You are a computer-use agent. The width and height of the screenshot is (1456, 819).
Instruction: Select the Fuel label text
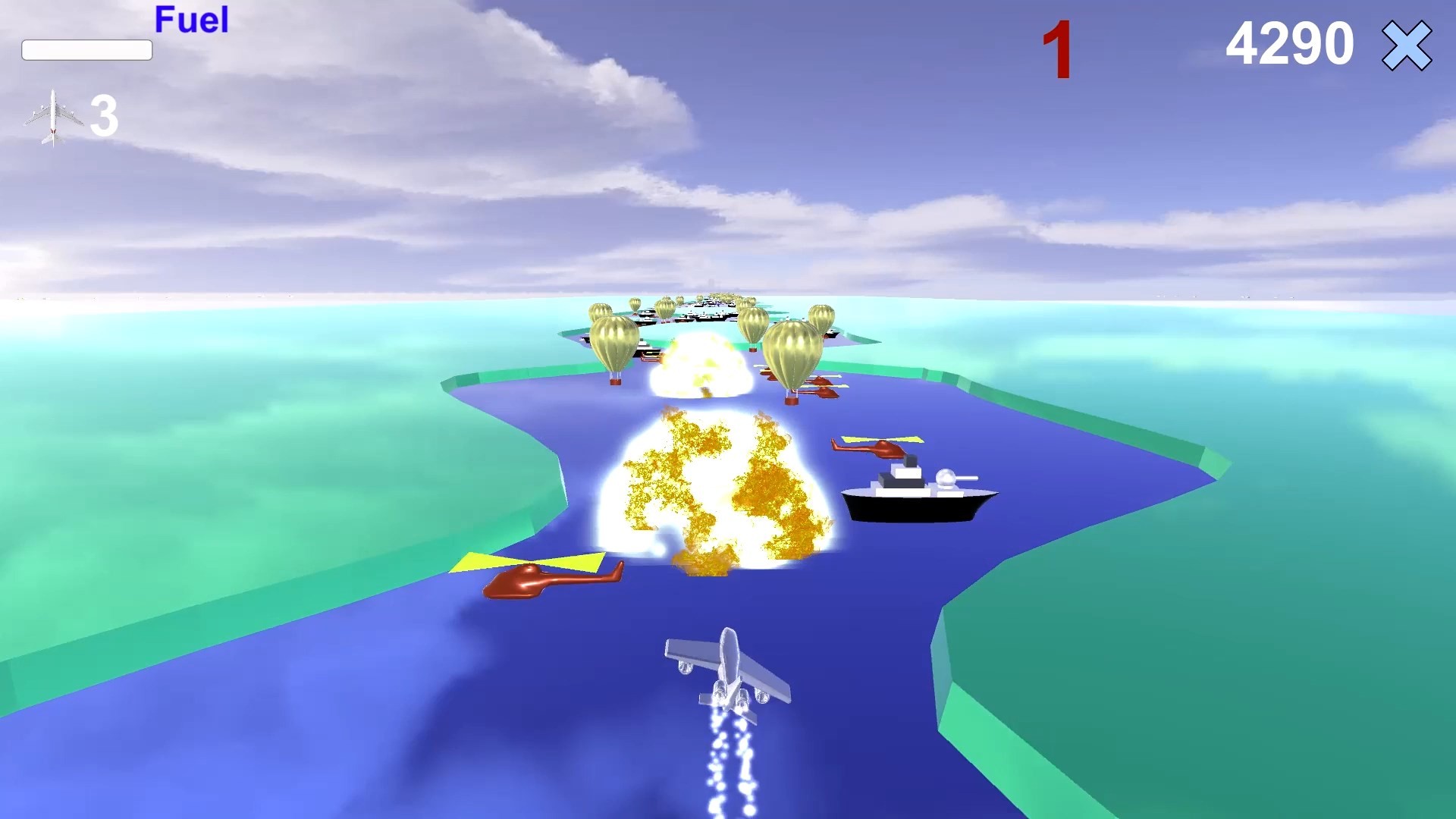pyautogui.click(x=190, y=20)
